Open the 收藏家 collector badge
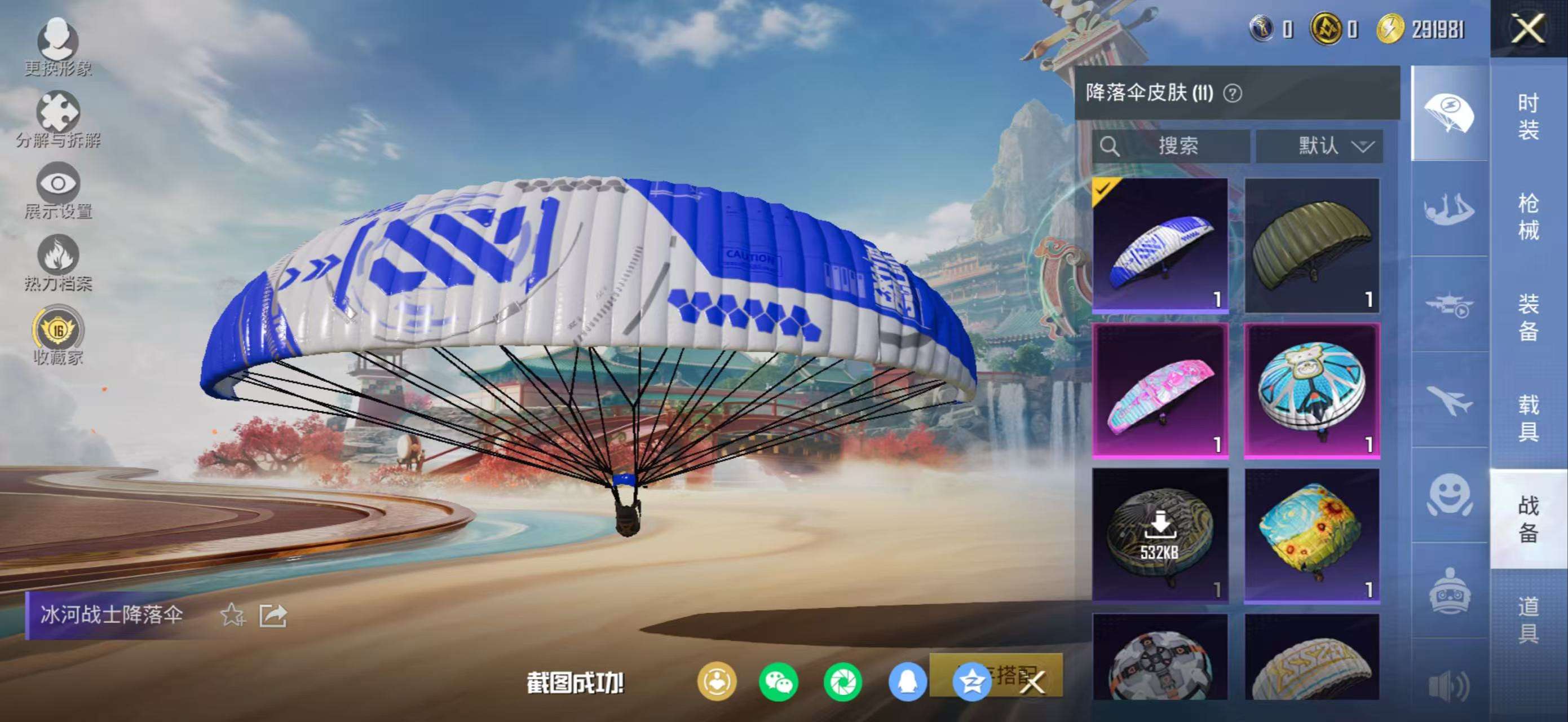 pyautogui.click(x=58, y=335)
